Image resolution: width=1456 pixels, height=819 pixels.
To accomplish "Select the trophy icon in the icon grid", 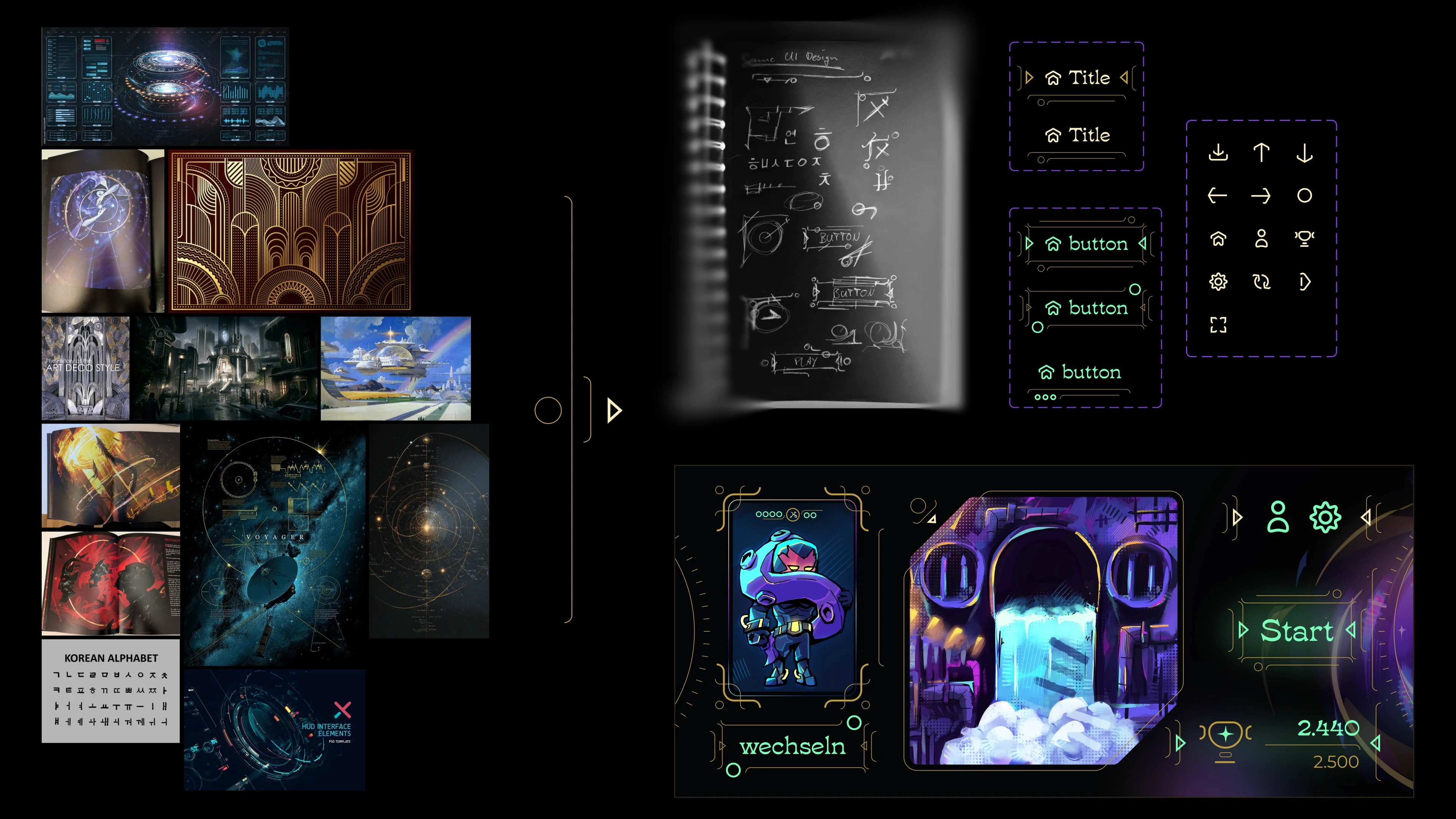I will click(x=1305, y=239).
